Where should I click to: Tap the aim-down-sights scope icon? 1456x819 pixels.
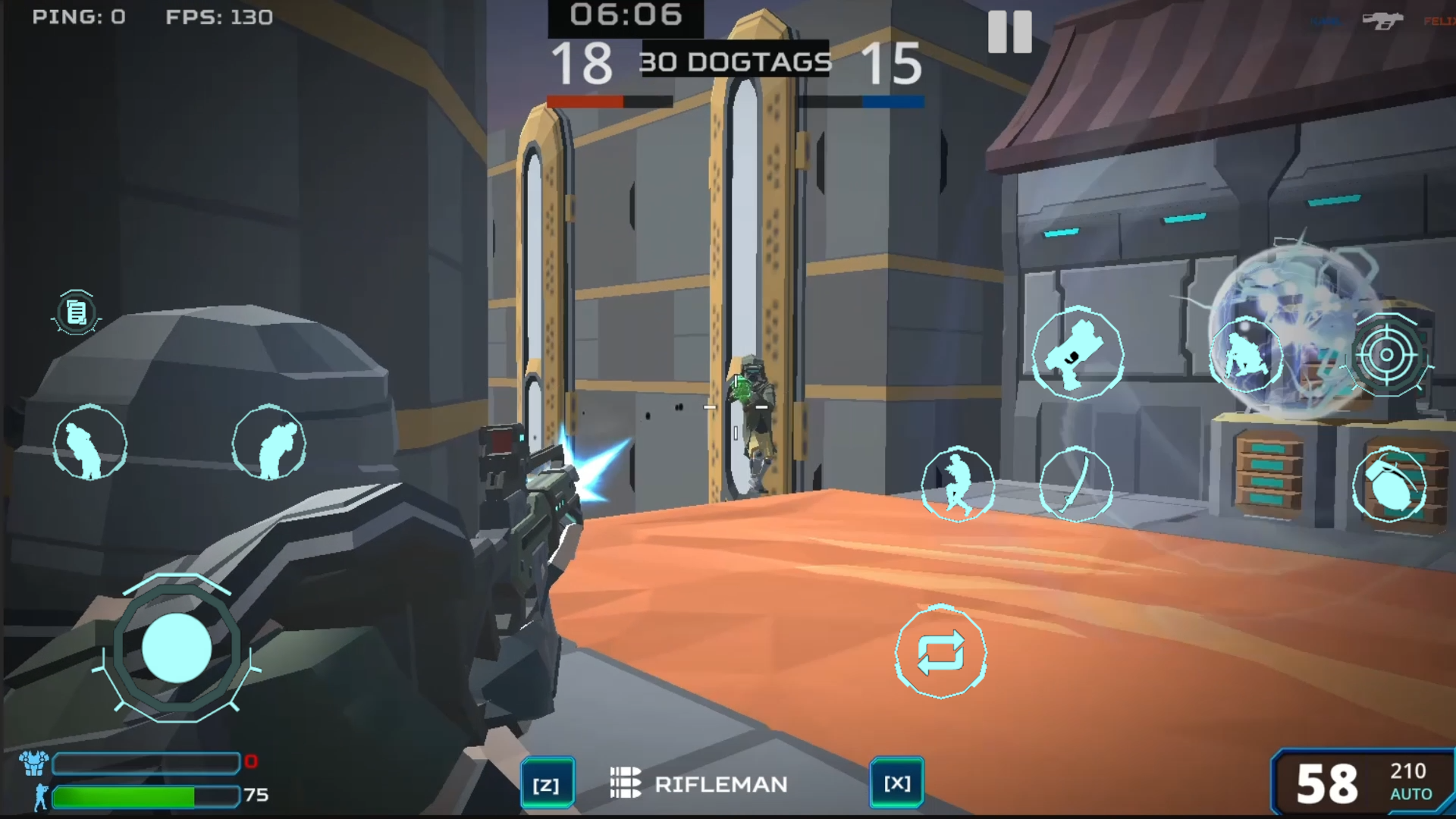1388,355
